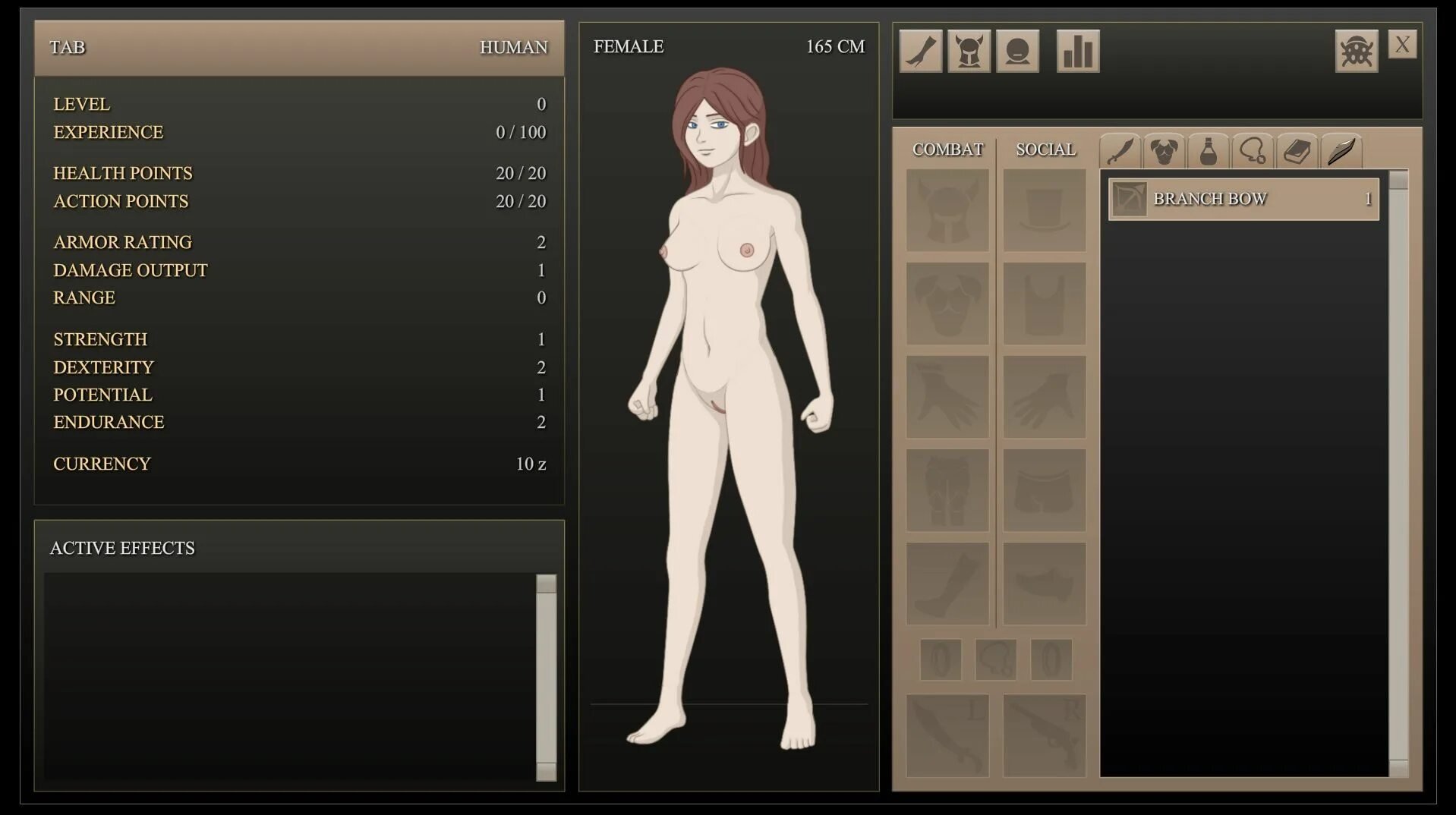
Task: Select the Branch Bow item row
Action: [x=1243, y=199]
